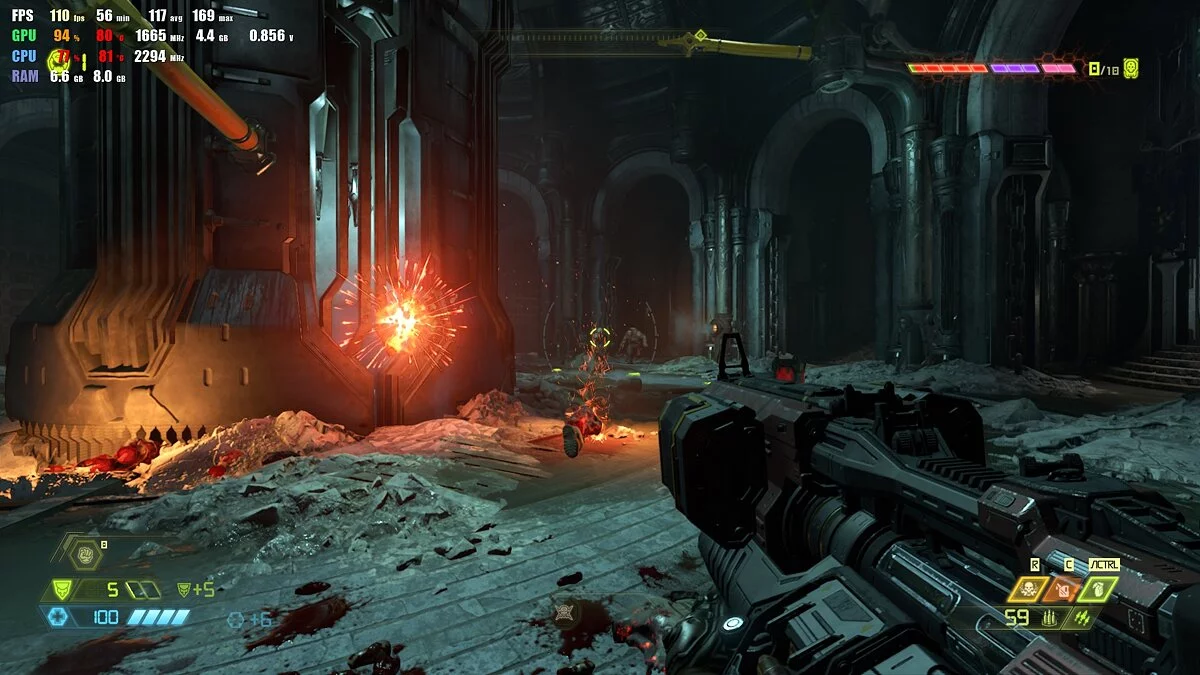Select the green armor shield icon

coord(61,590)
